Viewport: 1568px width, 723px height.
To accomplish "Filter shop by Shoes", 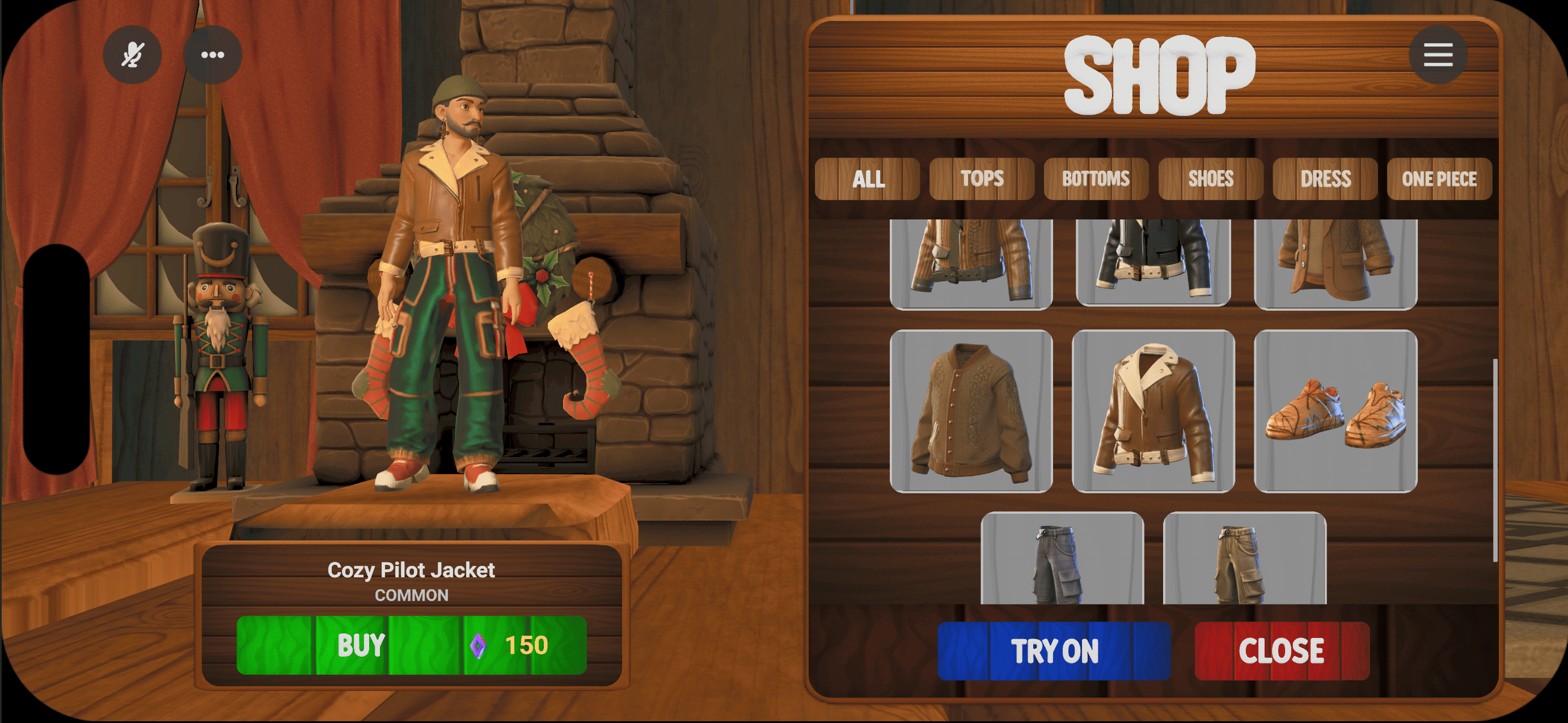I will click(x=1211, y=179).
